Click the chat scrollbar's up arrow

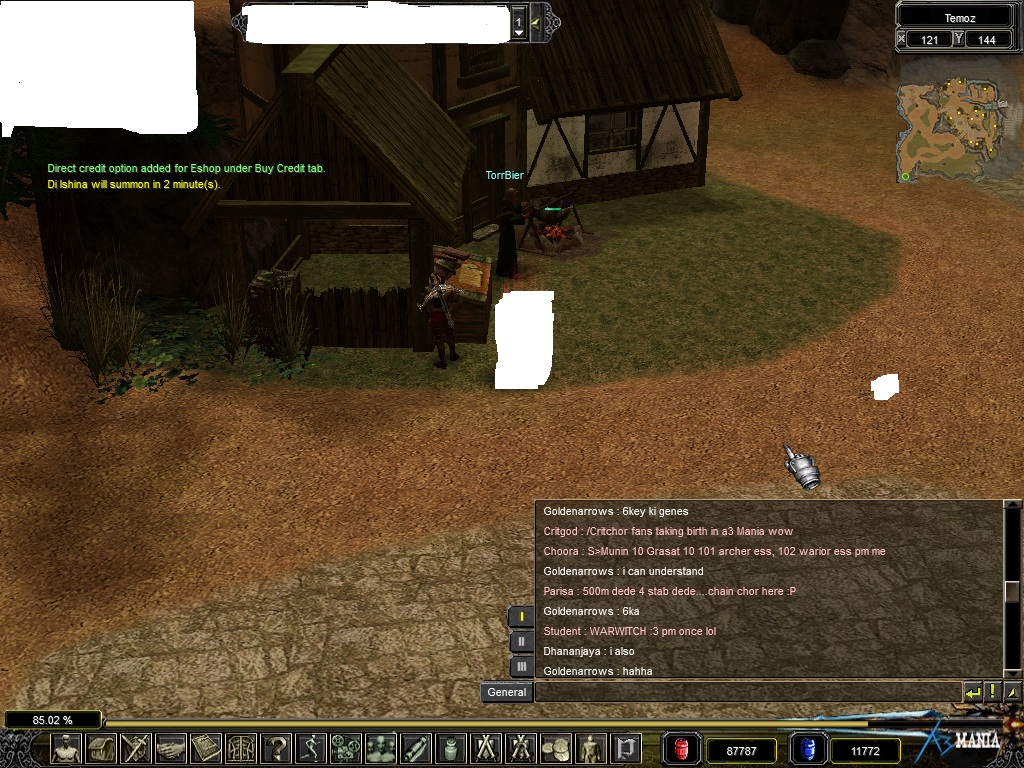pos(1013,511)
